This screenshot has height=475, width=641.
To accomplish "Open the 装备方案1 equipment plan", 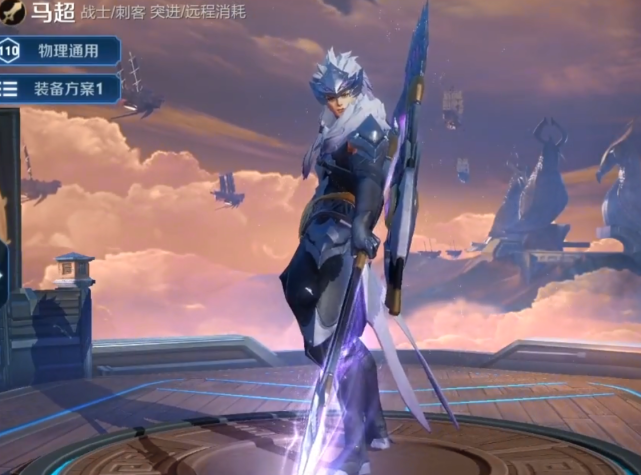I will pos(62,87).
